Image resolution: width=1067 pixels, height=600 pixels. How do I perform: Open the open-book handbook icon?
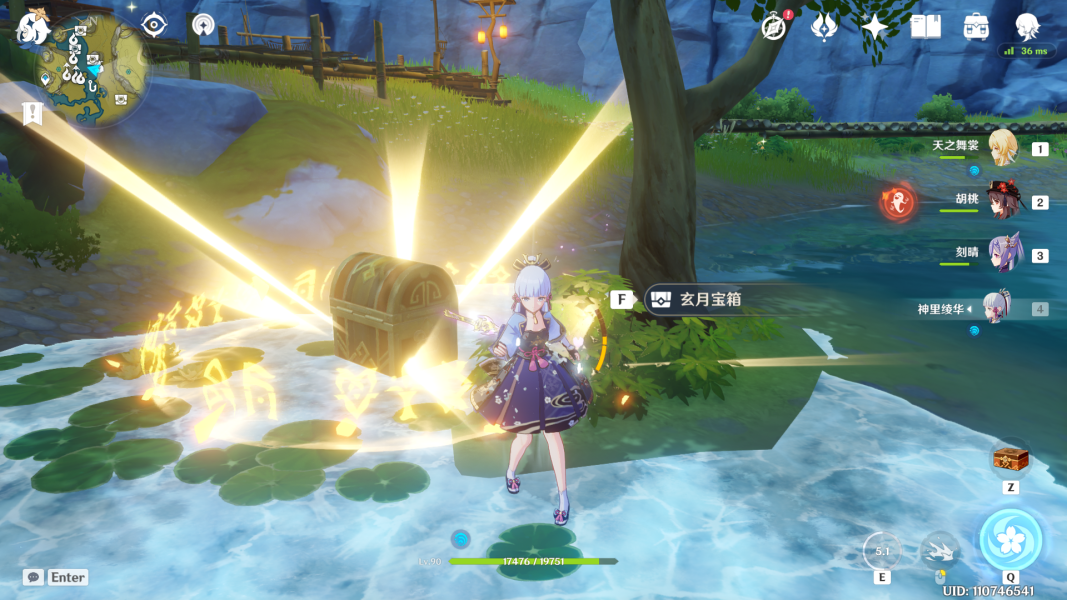pyautogui.click(x=926, y=27)
